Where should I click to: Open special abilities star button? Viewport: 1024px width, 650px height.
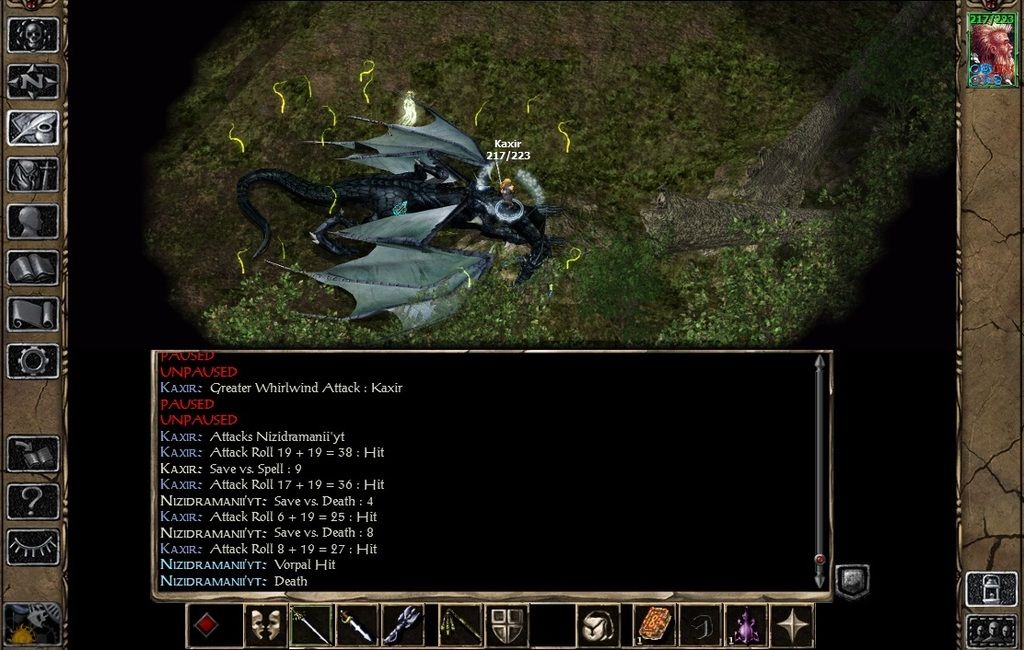pyautogui.click(x=792, y=626)
